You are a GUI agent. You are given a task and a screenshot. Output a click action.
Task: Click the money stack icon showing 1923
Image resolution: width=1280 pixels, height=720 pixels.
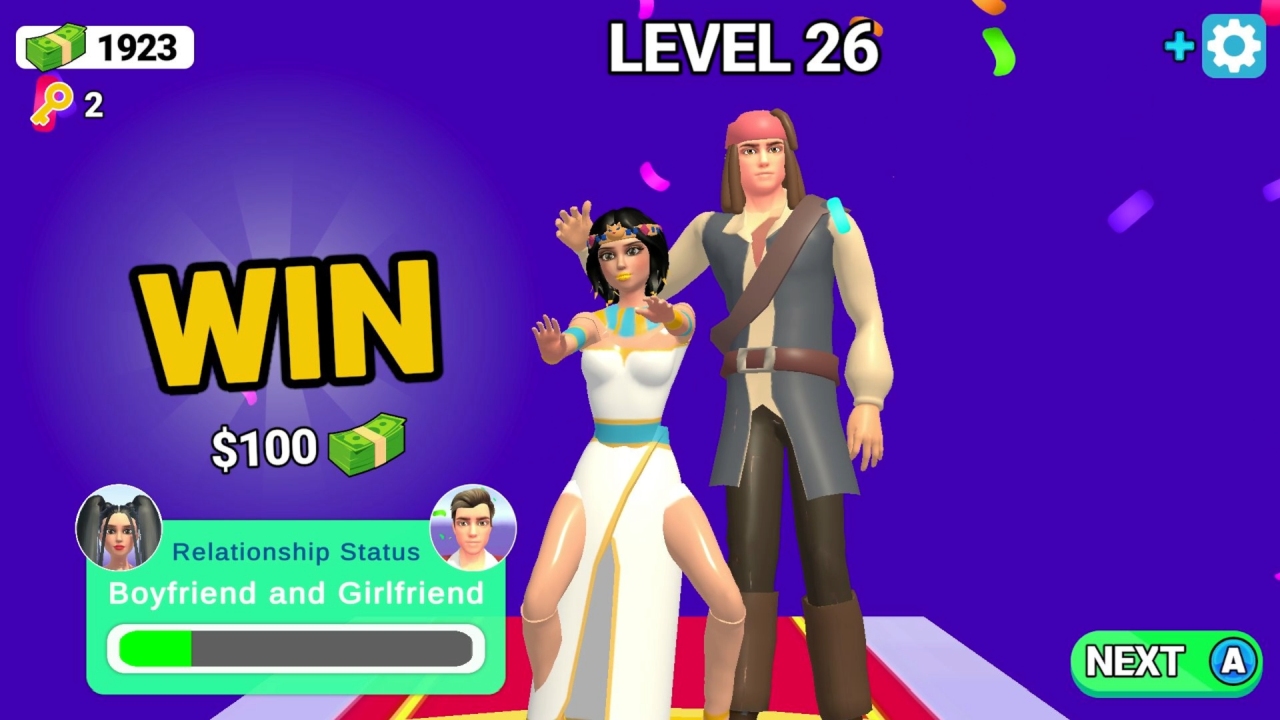(55, 45)
